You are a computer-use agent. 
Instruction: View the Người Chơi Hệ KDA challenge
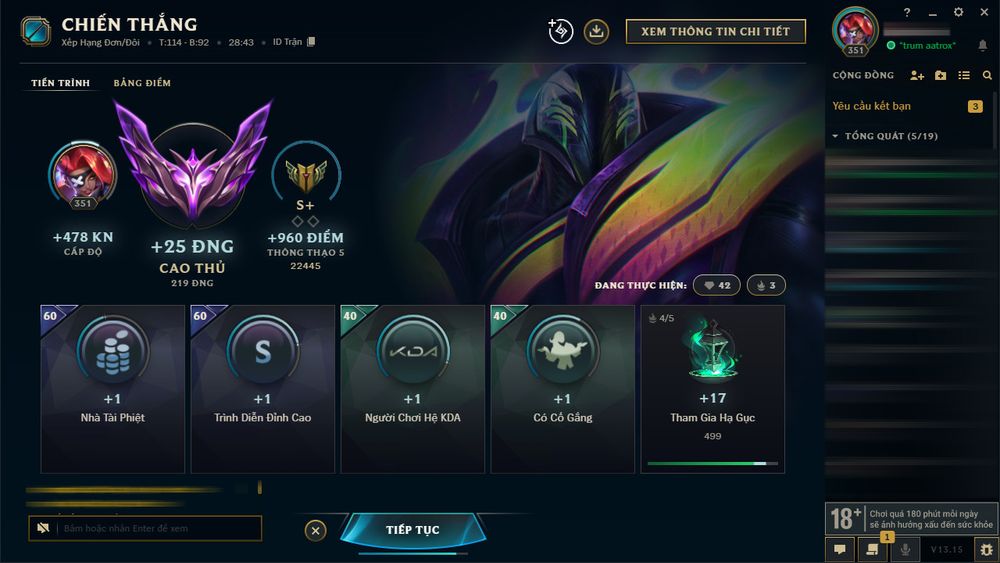[413, 388]
